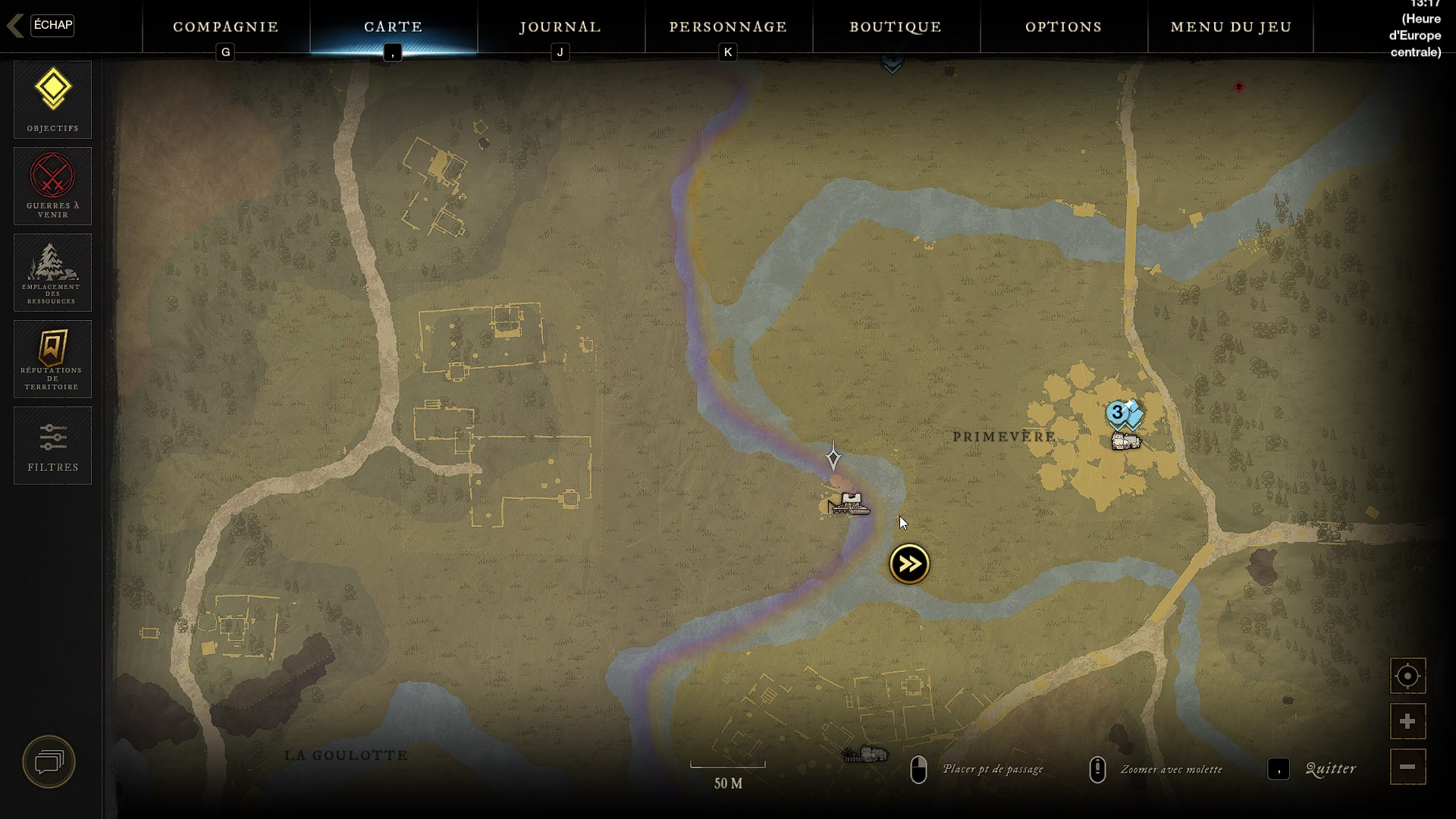Quit the map via Quitter
The width and height of the screenshot is (1456, 819).
pos(1330,769)
